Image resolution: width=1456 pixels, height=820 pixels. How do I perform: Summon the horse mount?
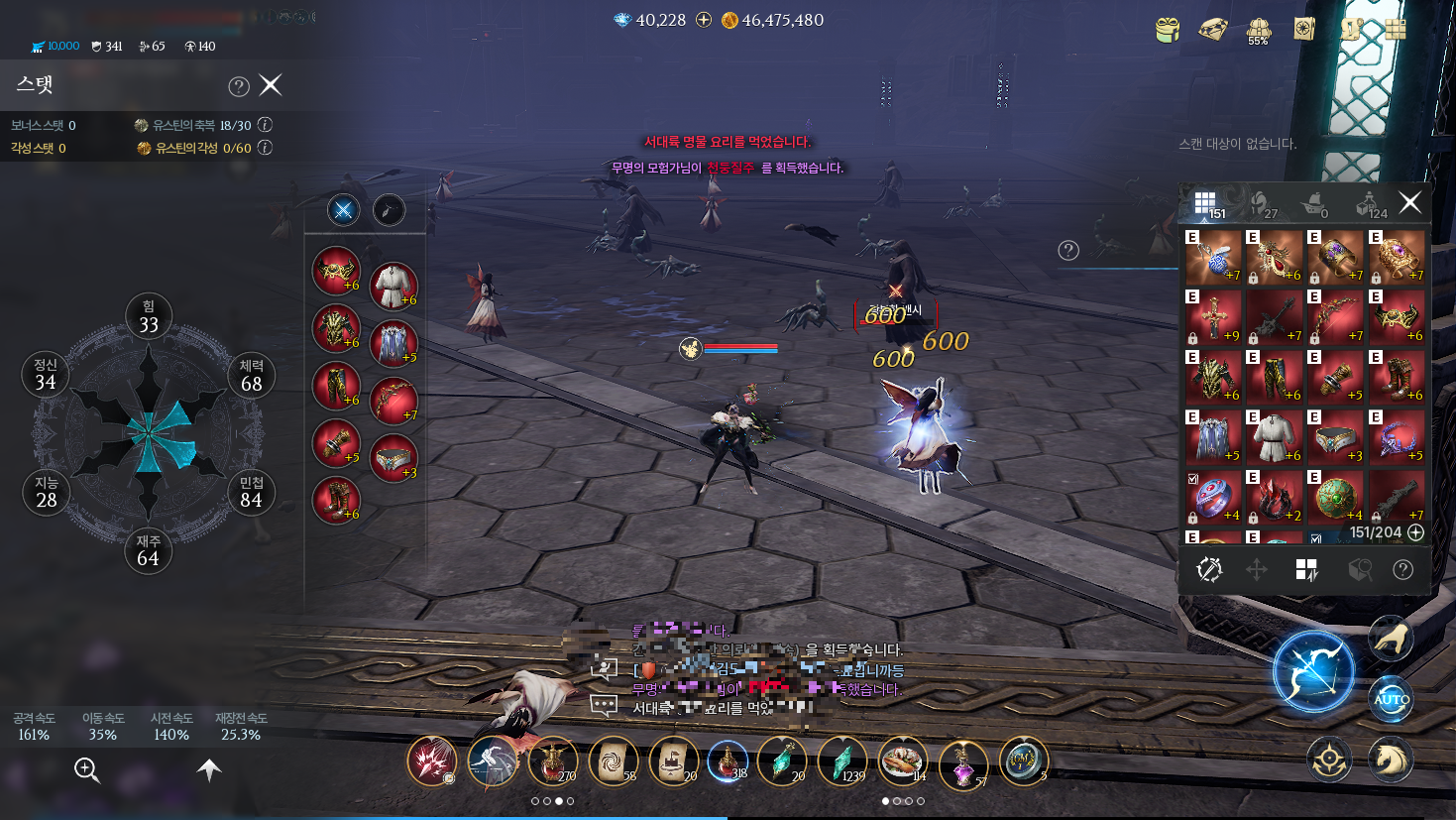coord(1390,760)
